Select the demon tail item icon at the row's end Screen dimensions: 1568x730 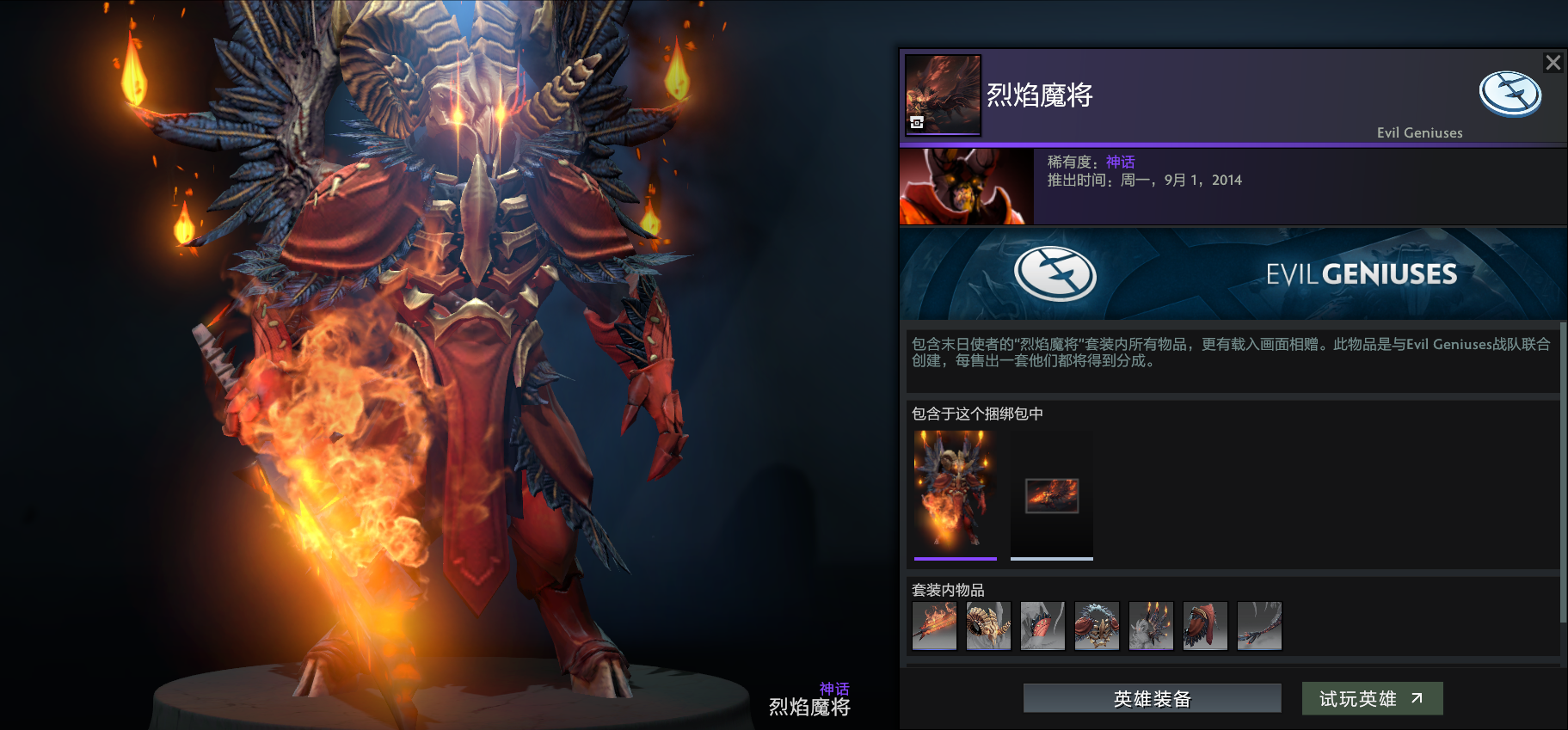click(x=1259, y=625)
